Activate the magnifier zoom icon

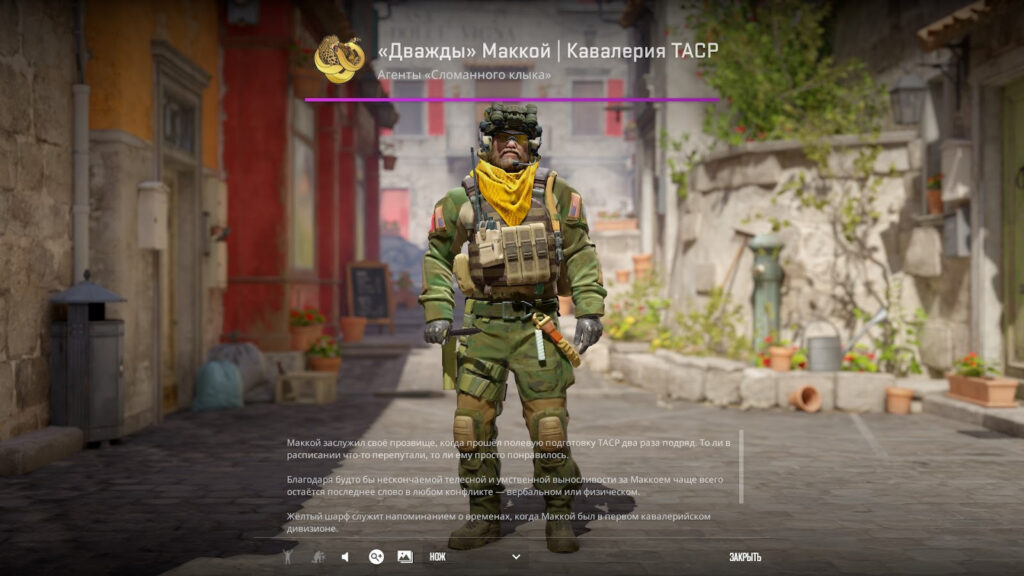coord(376,557)
